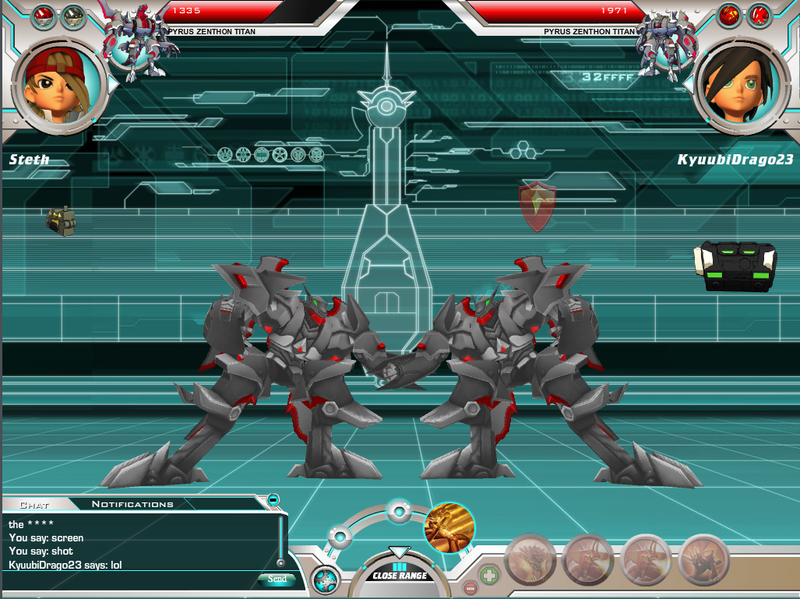Click the green plus button
The height and width of the screenshot is (599, 800).
[x=489, y=575]
